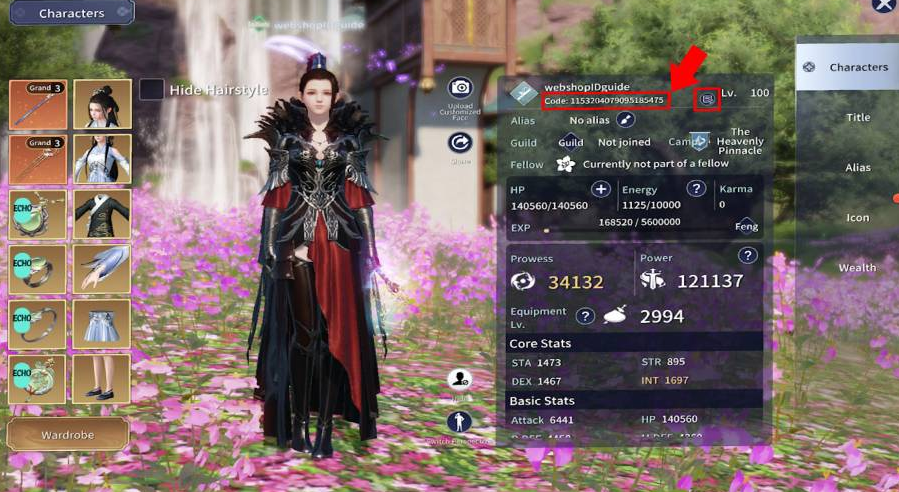Copy the character code using the copy icon
Image resolution: width=899 pixels, height=492 pixels.
point(708,99)
